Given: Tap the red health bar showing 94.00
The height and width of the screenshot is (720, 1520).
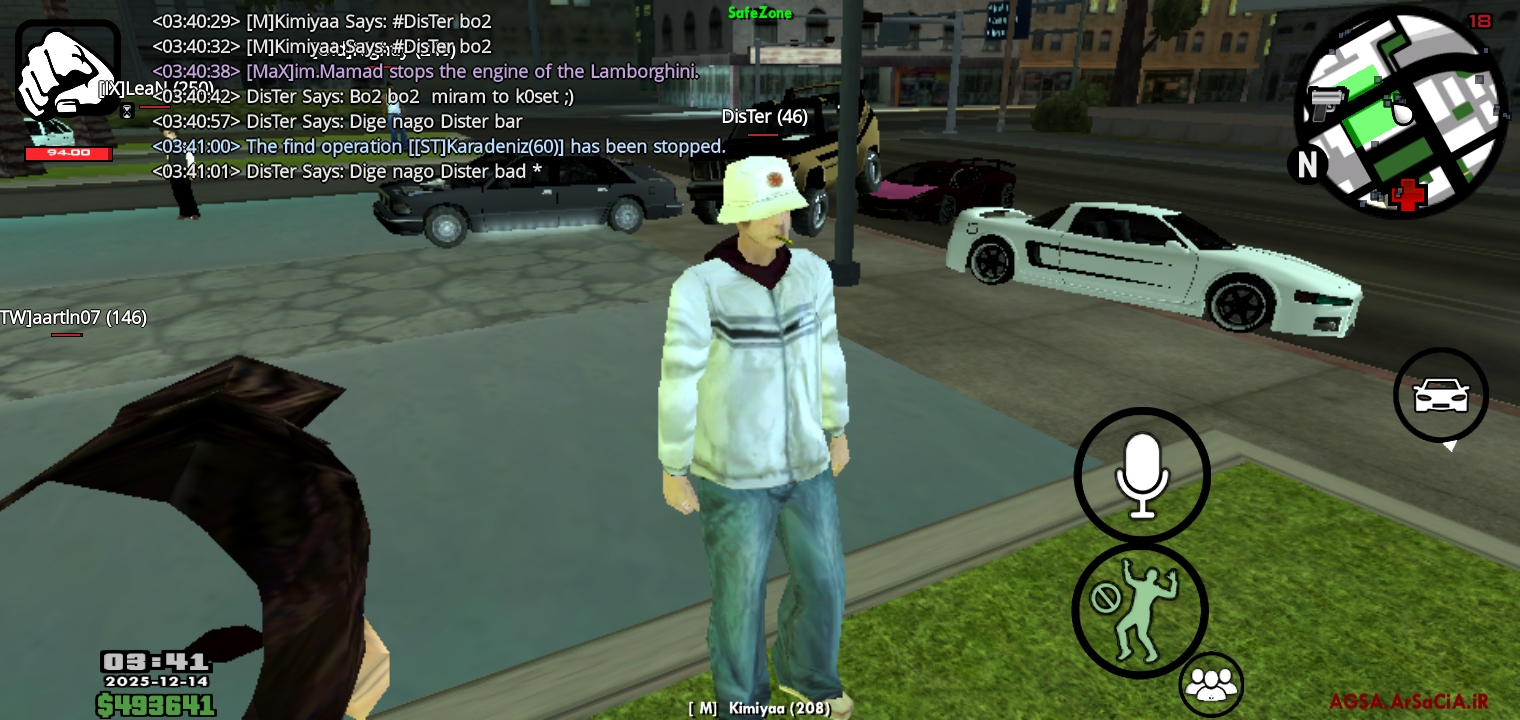Looking at the screenshot, I should pos(68,154).
